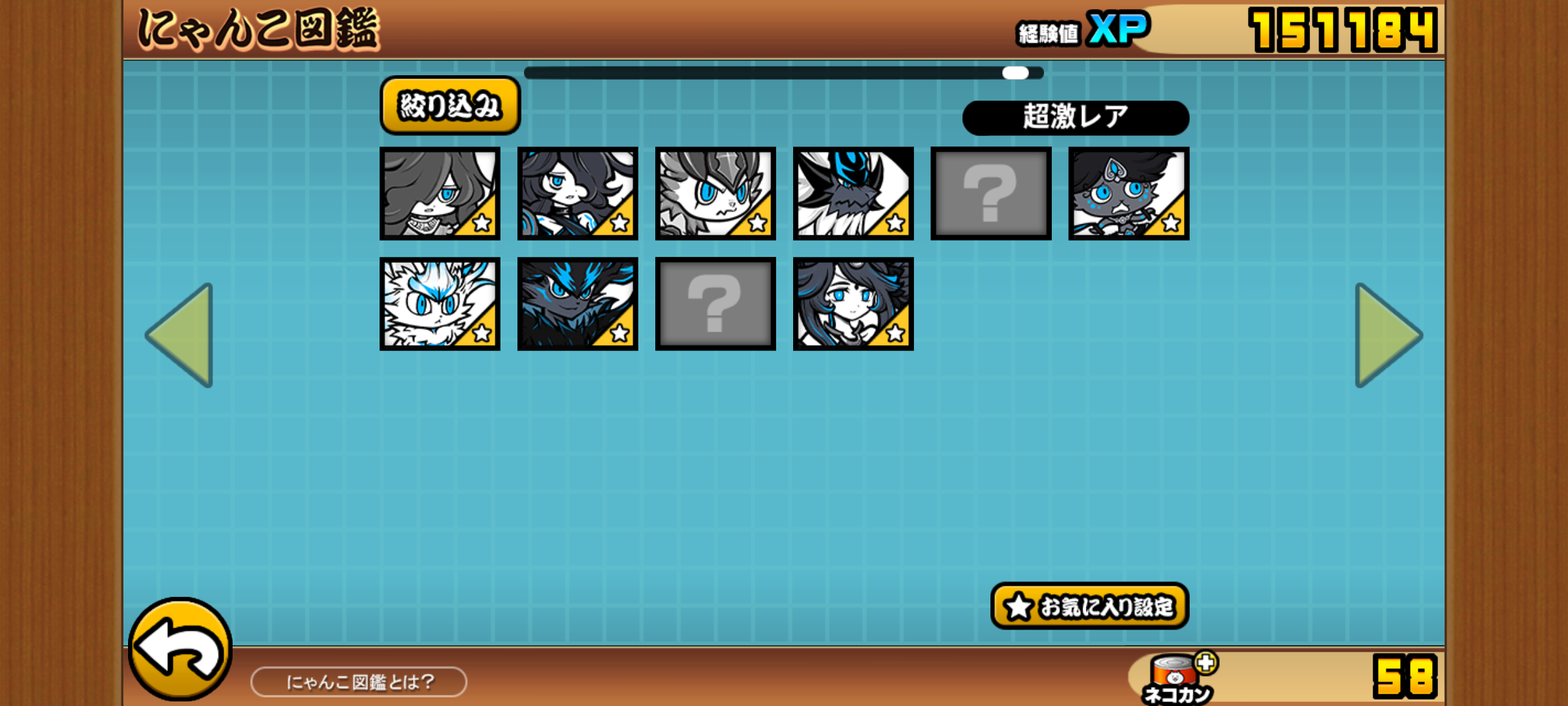Tap the plus icon on the ネコカン can
This screenshot has height=706, width=1568.
[x=1206, y=663]
